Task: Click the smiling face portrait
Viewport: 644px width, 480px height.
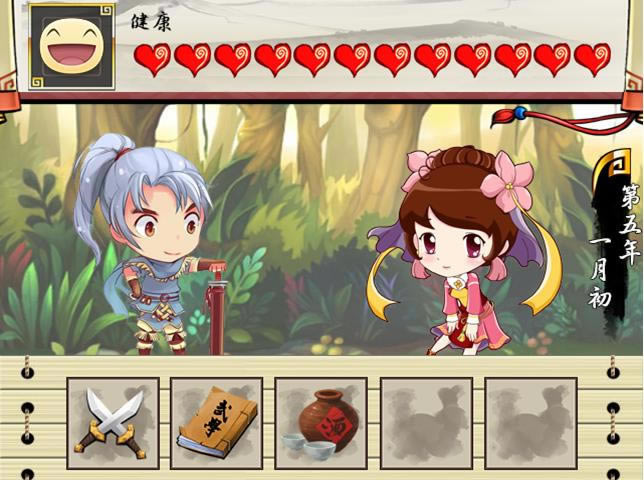Action: (x=72, y=45)
